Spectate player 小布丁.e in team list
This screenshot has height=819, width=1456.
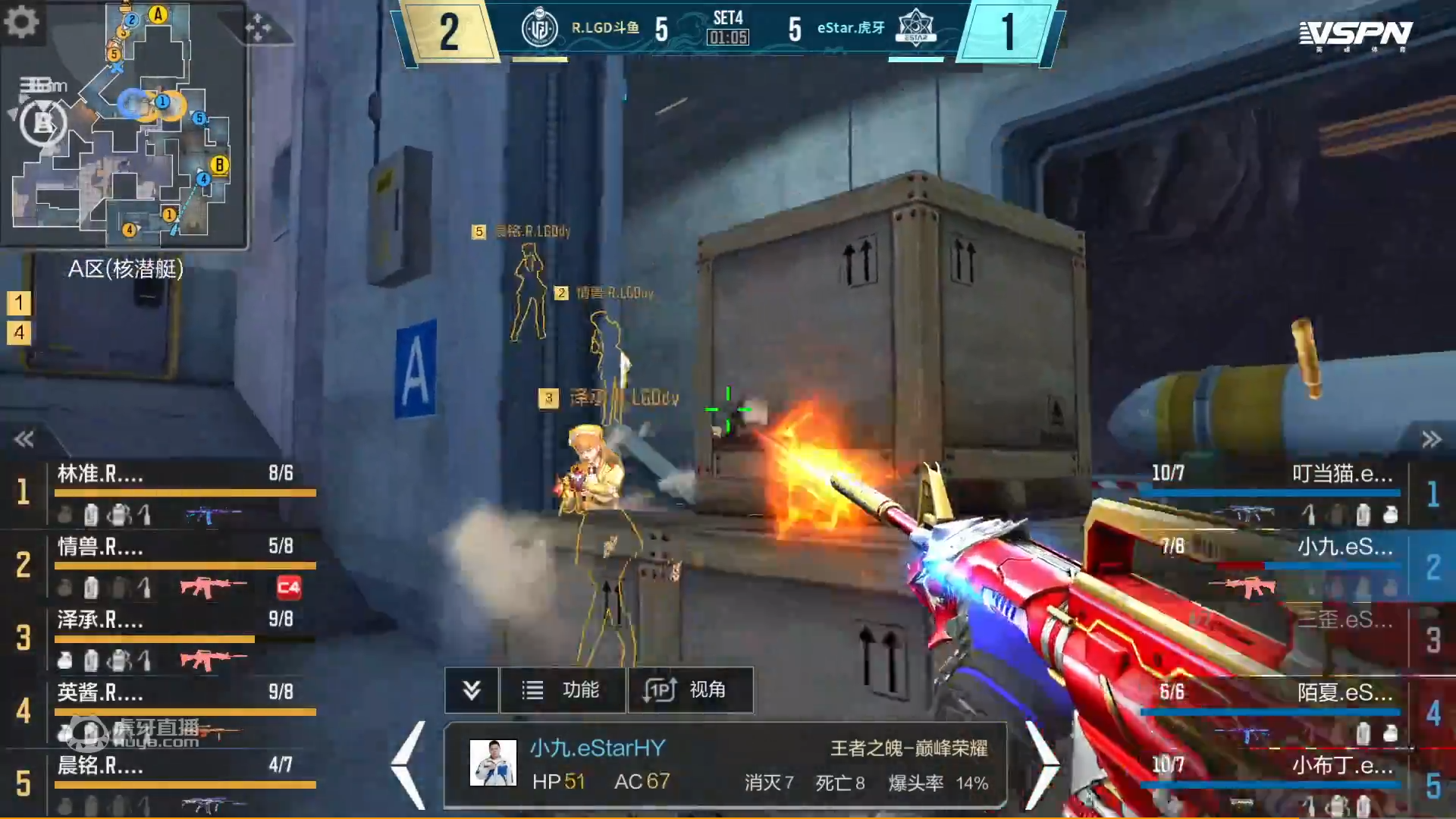pyautogui.click(x=1282, y=783)
